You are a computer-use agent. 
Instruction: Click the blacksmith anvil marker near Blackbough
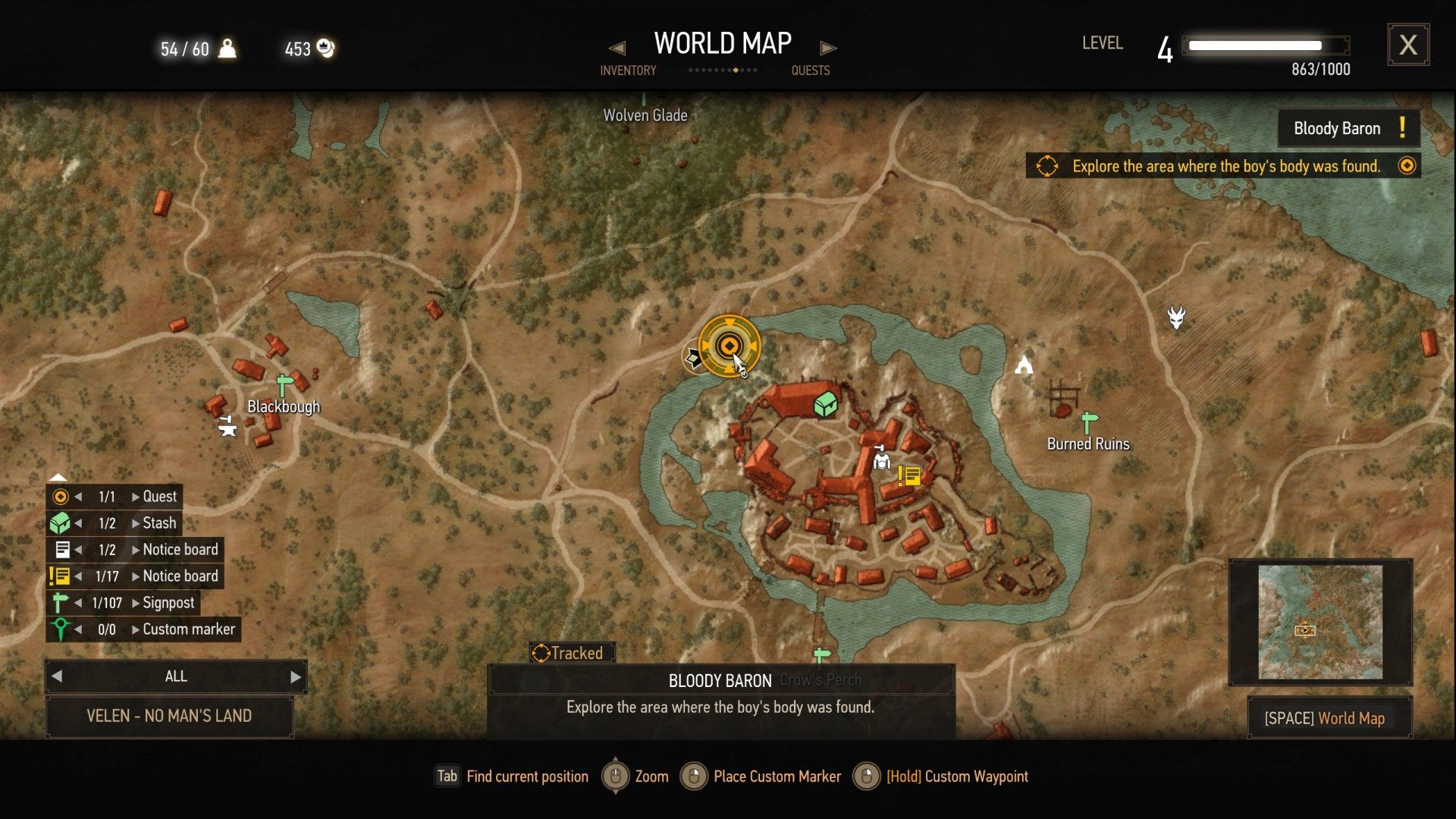coord(227,426)
